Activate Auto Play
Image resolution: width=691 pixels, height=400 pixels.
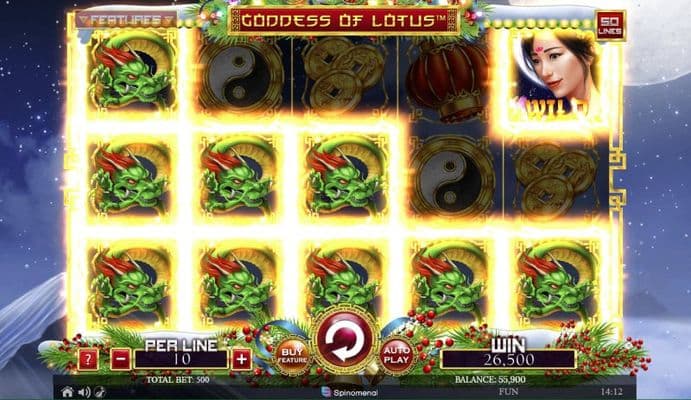(397, 355)
